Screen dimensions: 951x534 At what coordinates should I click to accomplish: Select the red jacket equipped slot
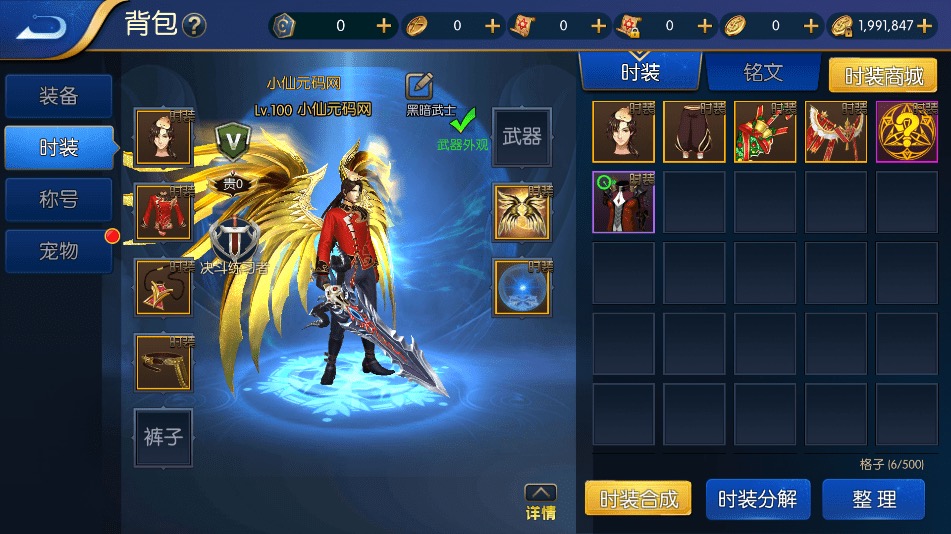pos(163,213)
